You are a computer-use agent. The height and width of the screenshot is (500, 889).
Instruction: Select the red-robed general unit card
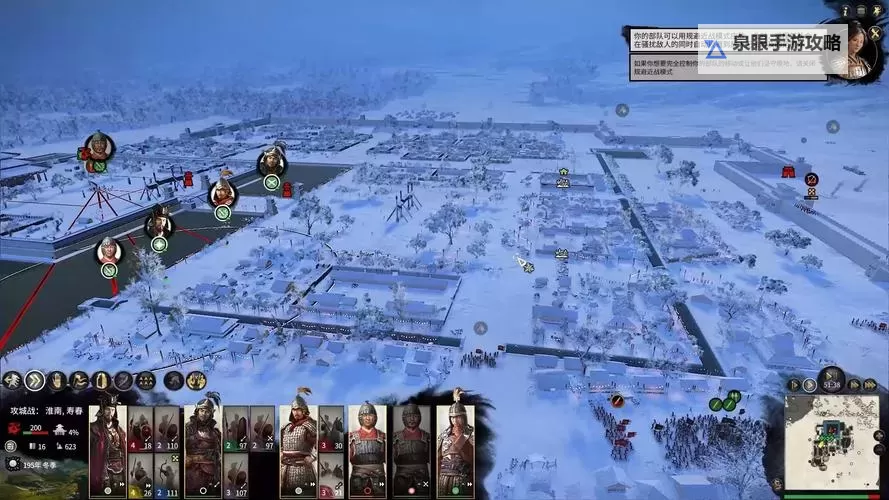tap(107, 448)
